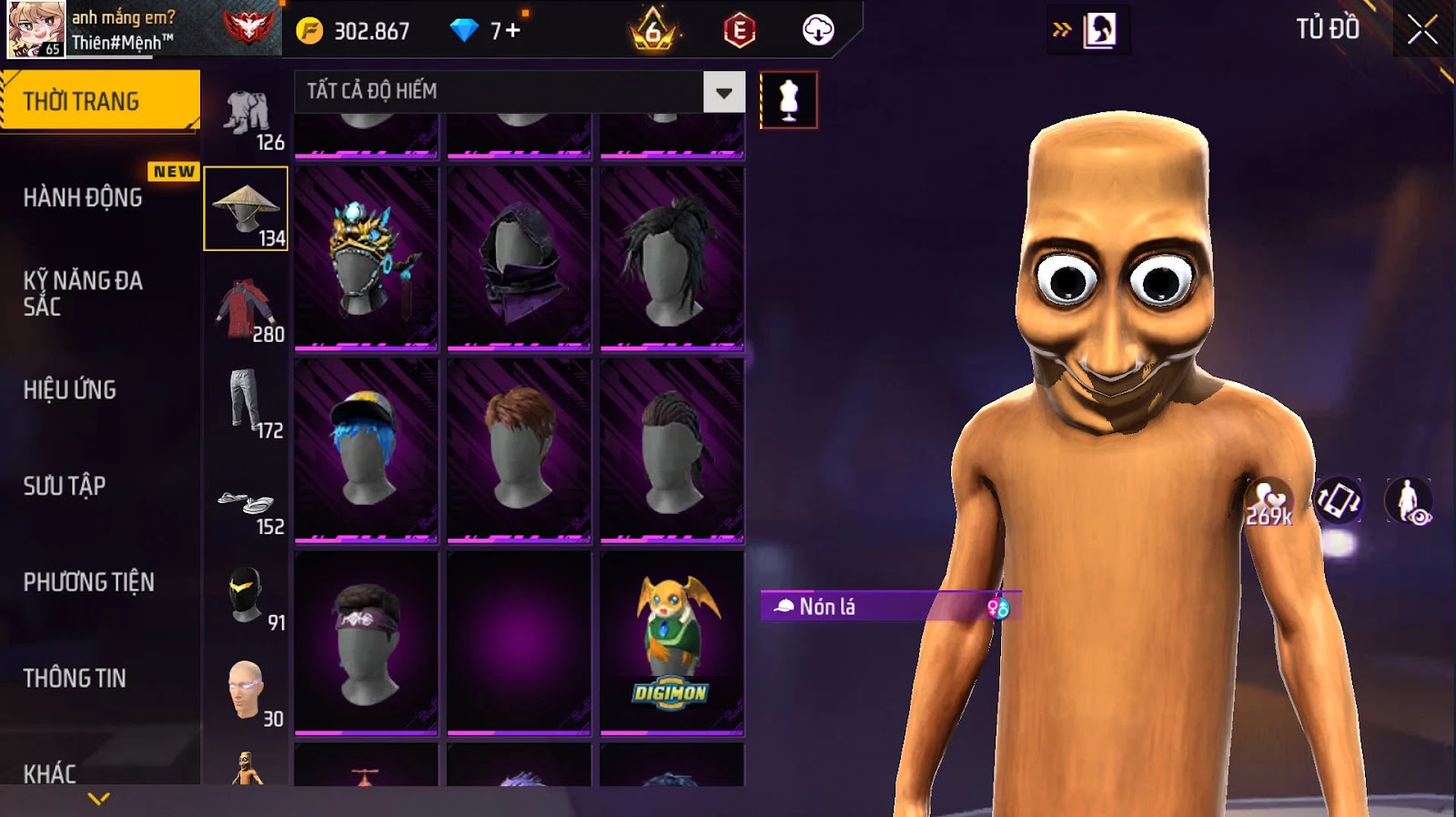This screenshot has width=1456, height=817.
Task: Select the blue hair cap item
Action: (x=366, y=450)
